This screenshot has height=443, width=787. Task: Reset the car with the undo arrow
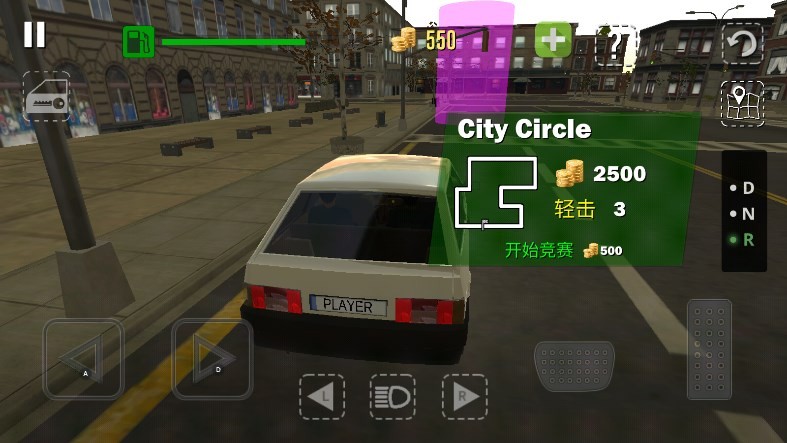[x=742, y=43]
